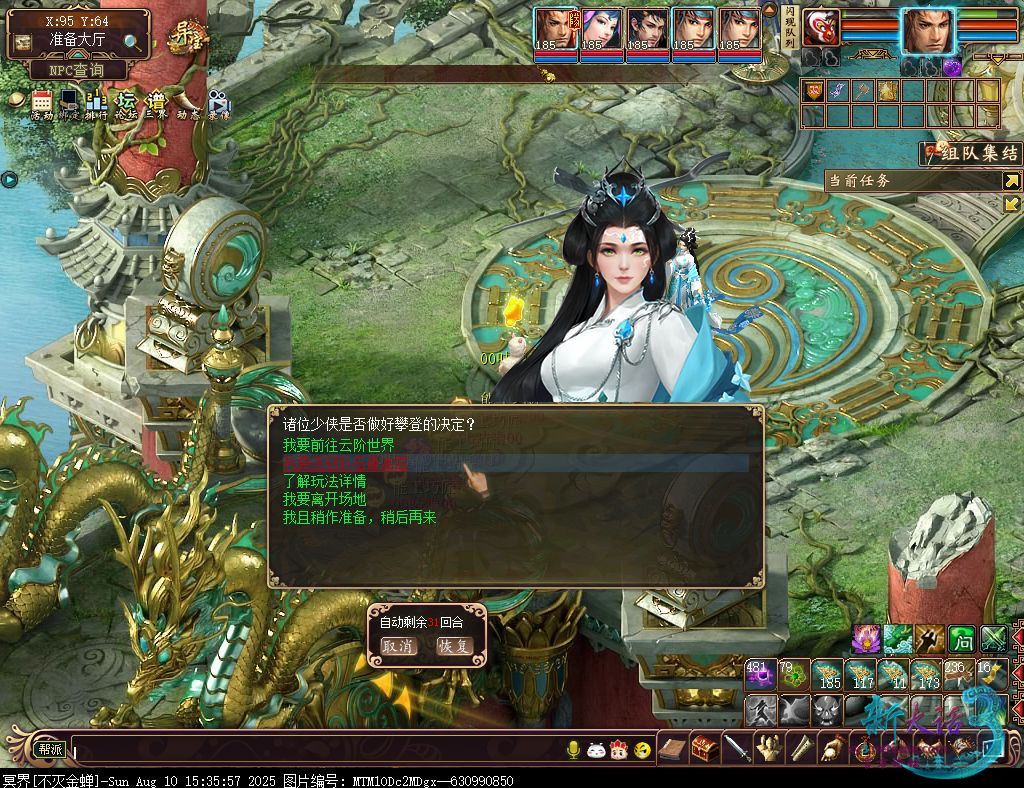
Task: Choose "我要离开场地" dialogue option
Action: (324, 499)
